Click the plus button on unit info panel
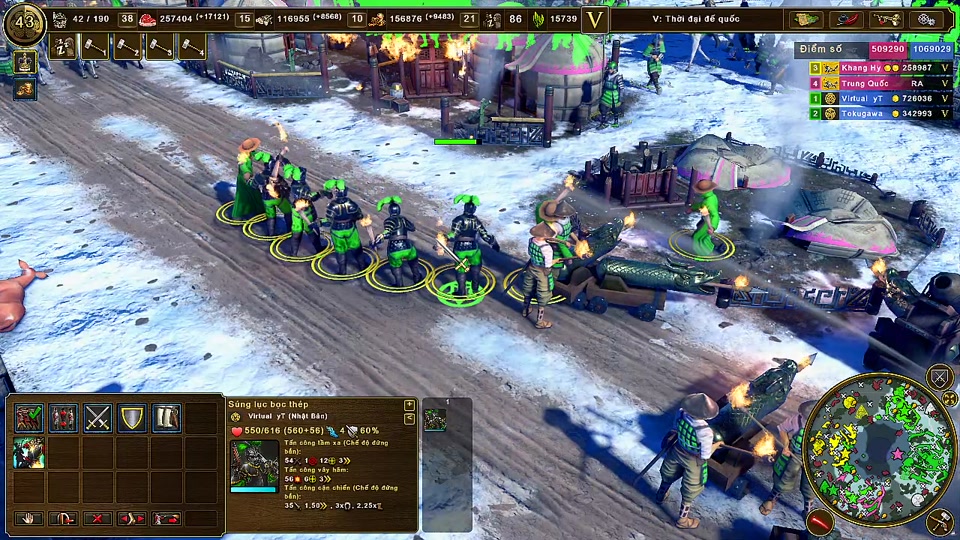960x540 pixels. [409, 405]
